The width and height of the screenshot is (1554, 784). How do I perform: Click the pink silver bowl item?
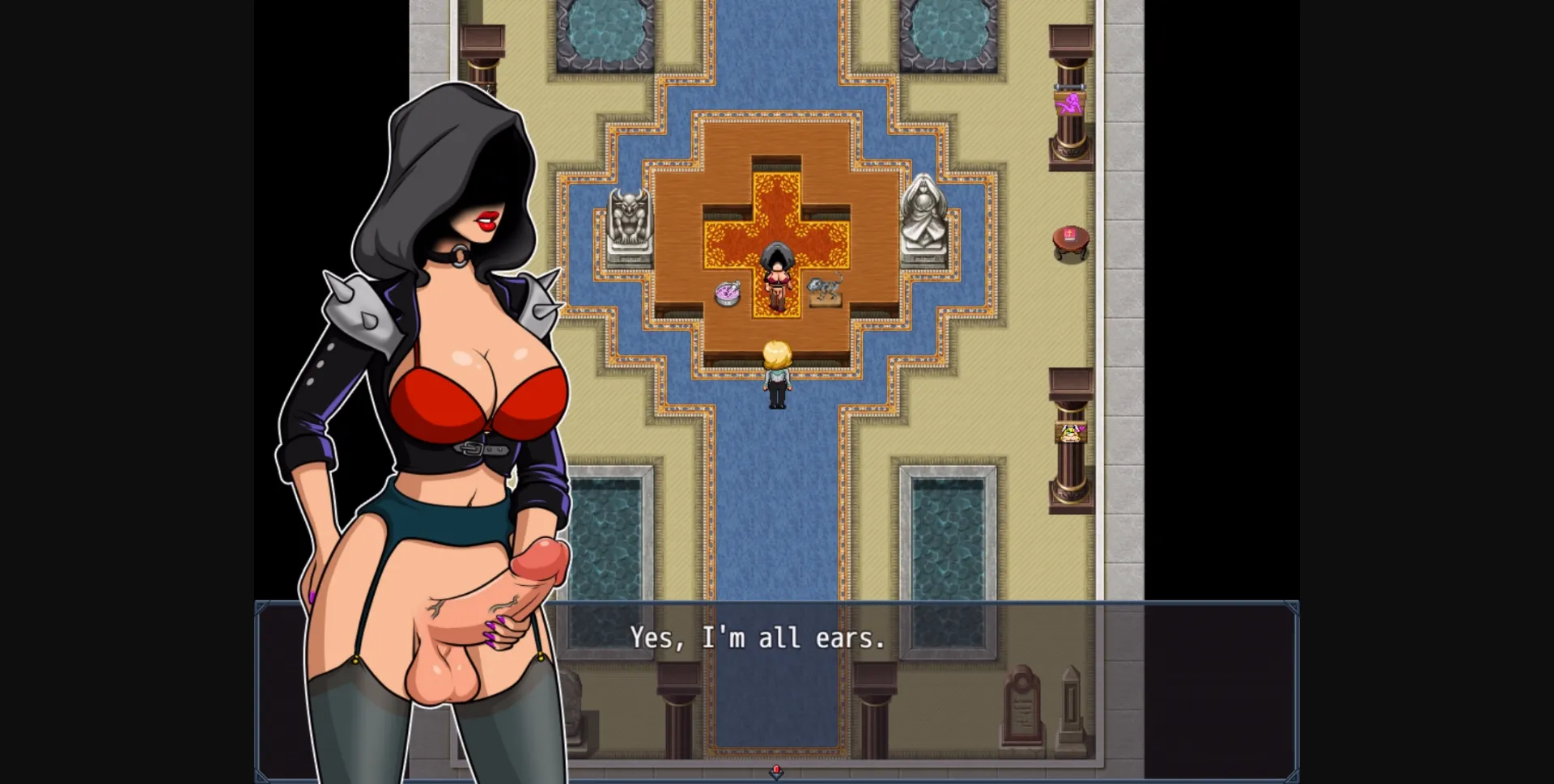coord(726,293)
